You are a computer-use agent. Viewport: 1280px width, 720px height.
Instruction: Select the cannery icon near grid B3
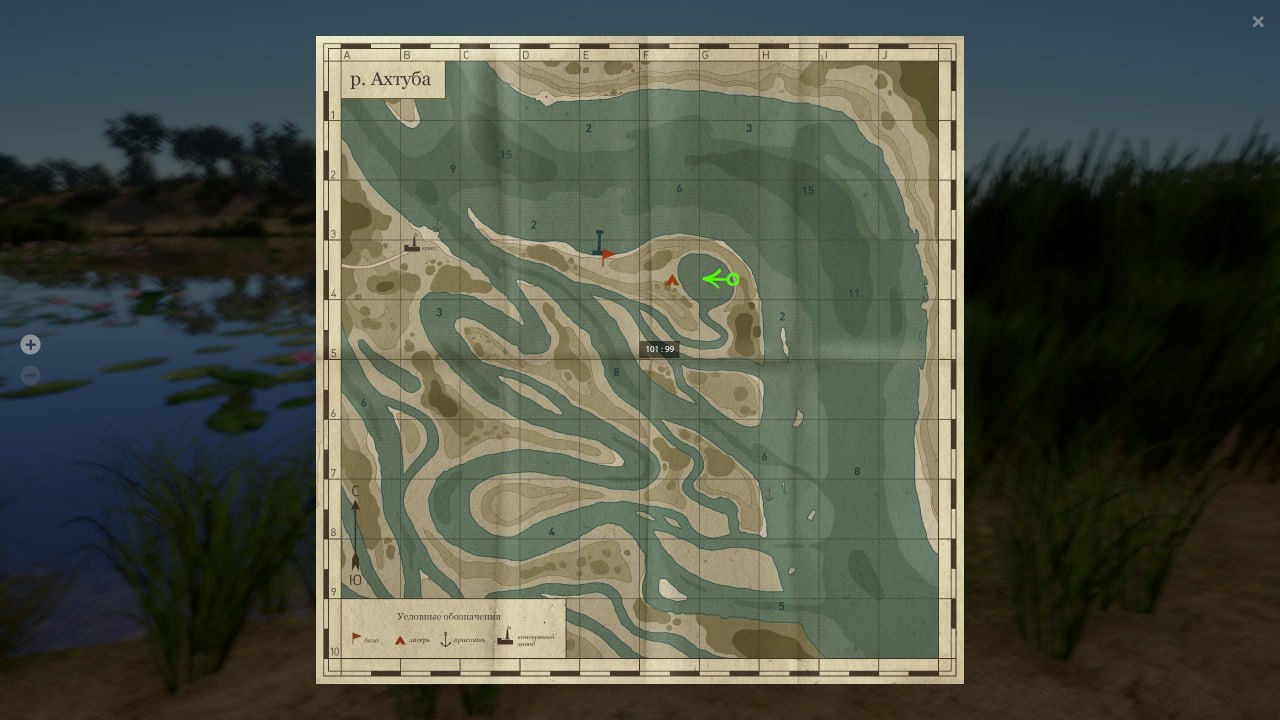(412, 248)
